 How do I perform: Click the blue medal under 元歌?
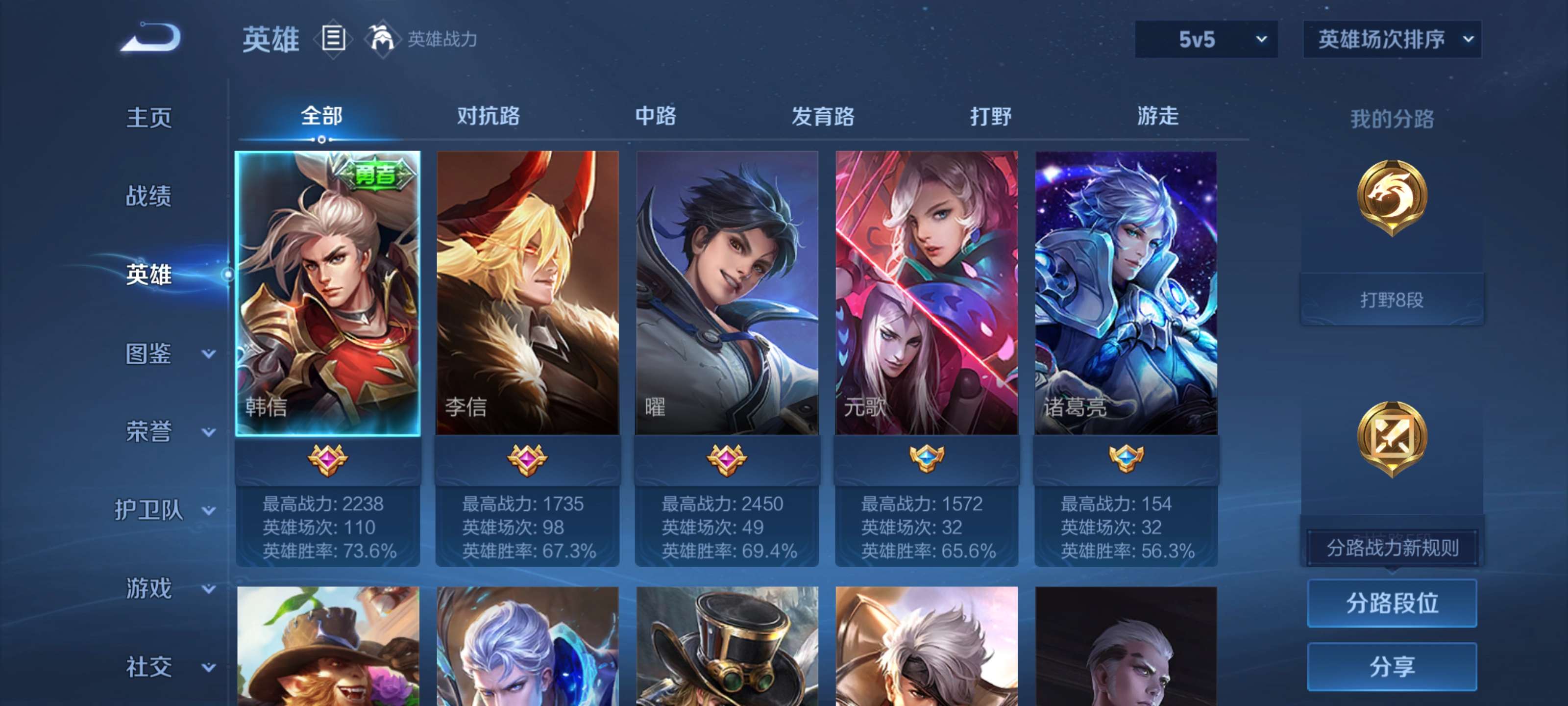coord(928,459)
